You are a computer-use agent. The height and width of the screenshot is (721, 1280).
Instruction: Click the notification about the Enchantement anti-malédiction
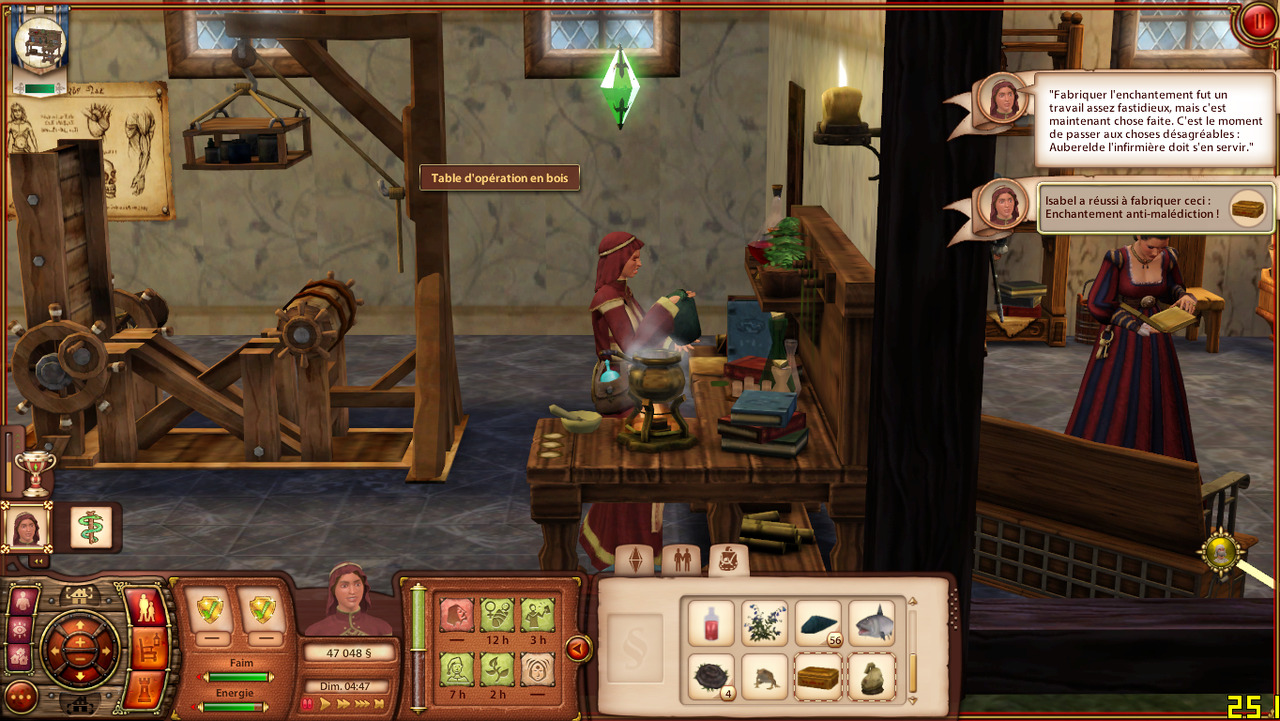click(x=1156, y=207)
